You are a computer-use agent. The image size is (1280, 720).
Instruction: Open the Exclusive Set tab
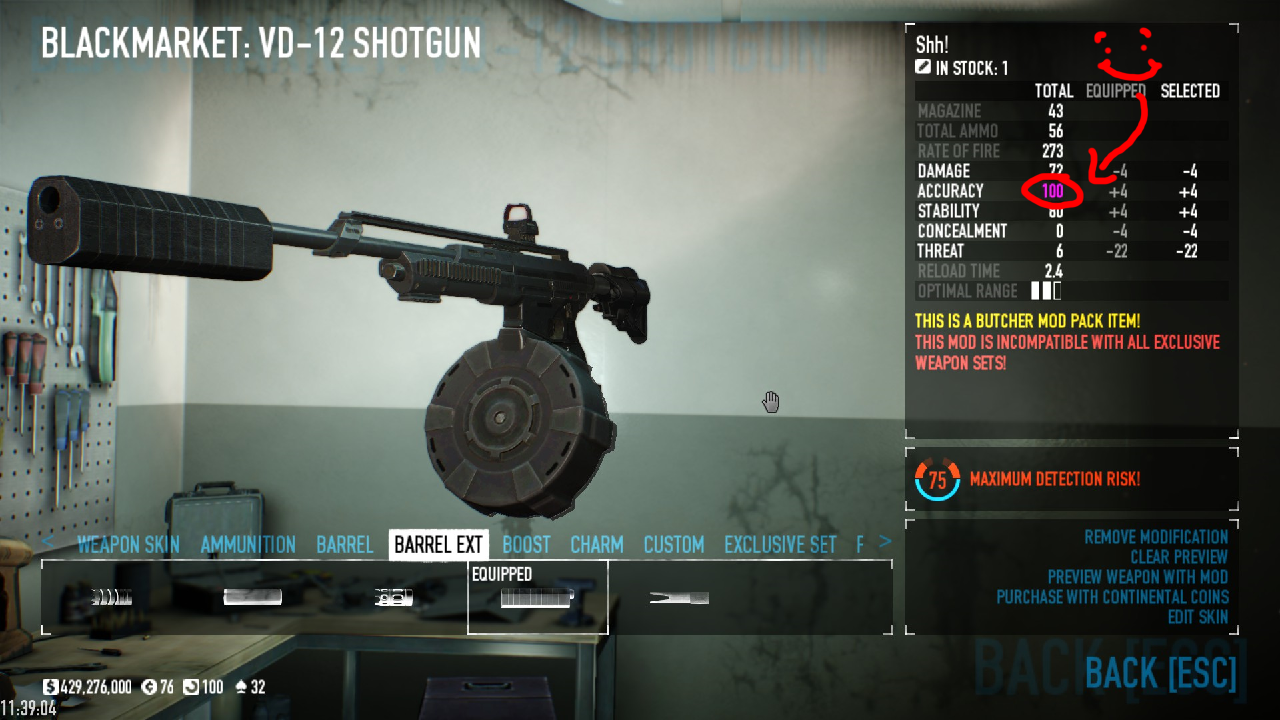point(780,545)
